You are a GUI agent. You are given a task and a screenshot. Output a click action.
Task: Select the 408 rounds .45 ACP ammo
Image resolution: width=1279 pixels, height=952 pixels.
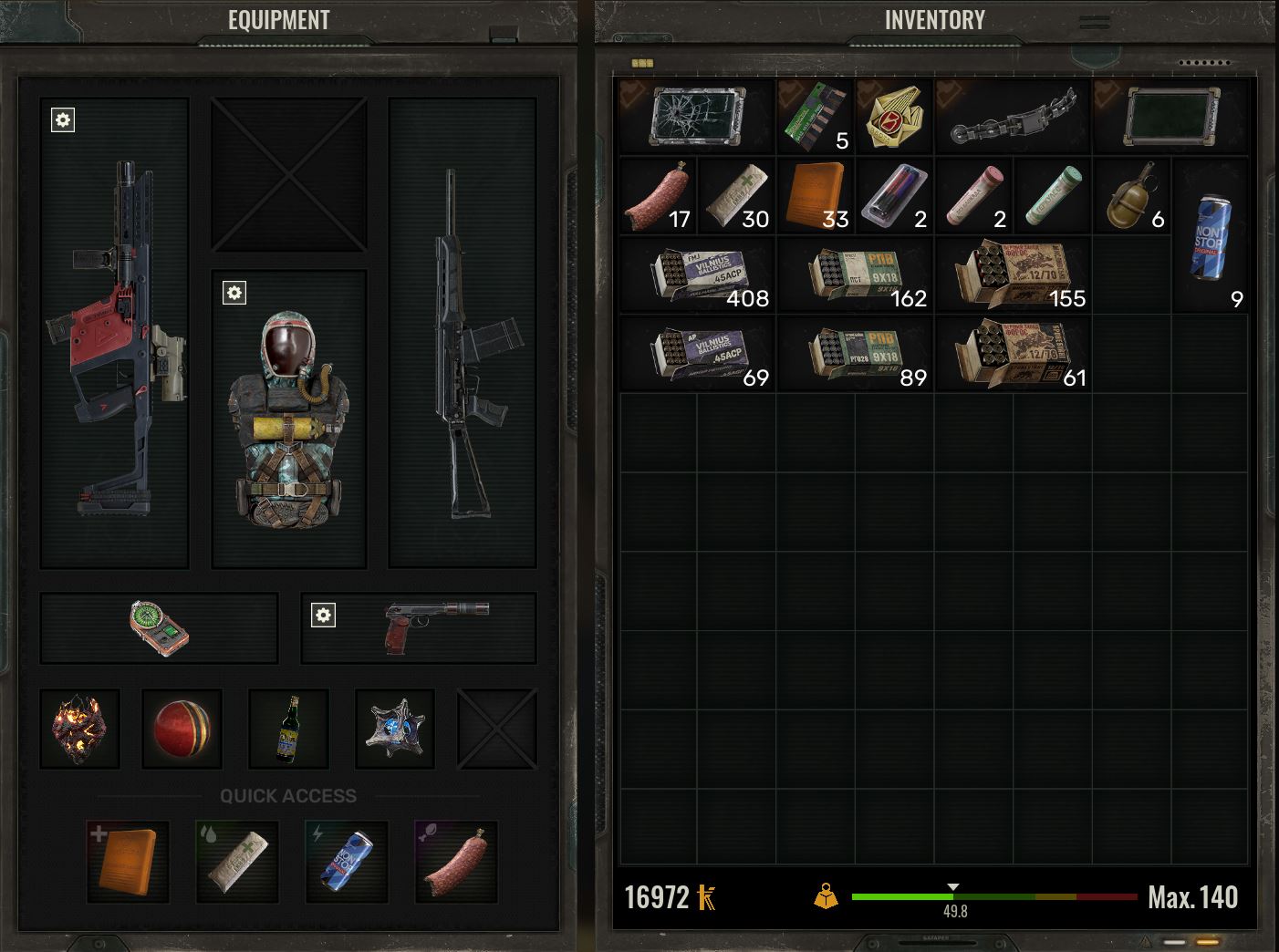click(698, 275)
